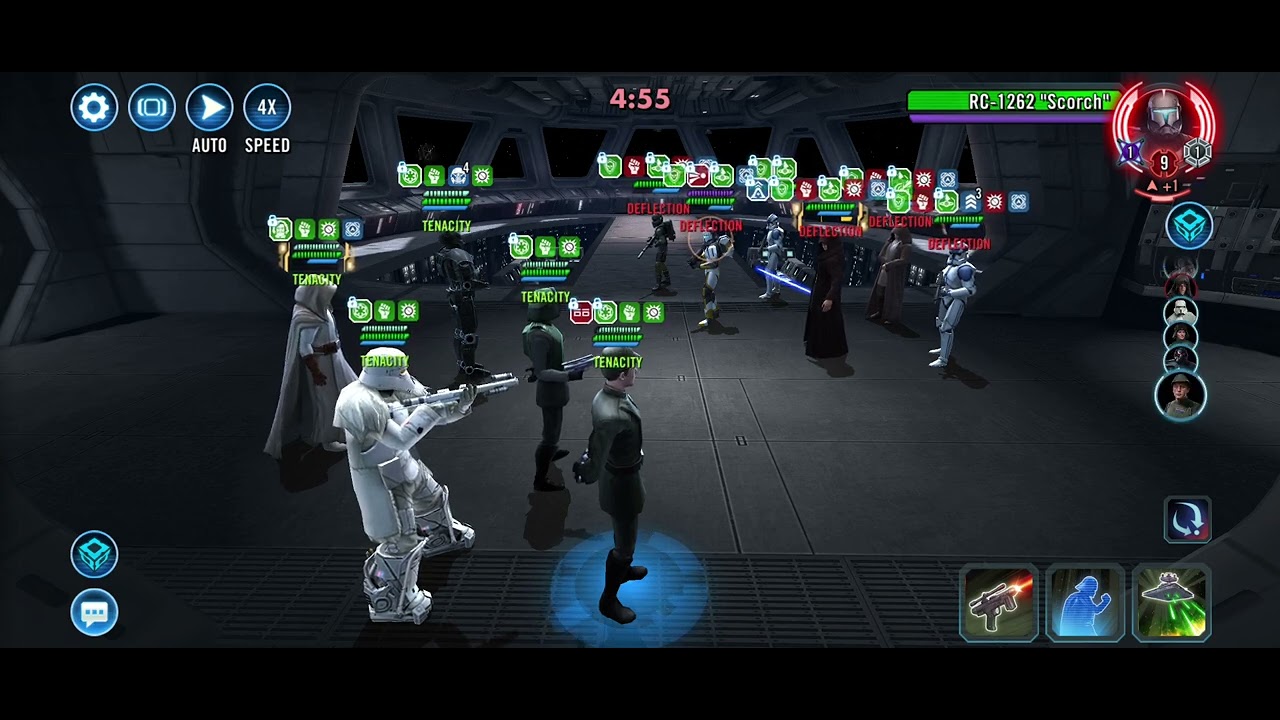Select the Imperial officer turn-order portrait
Image resolution: width=1280 pixels, height=720 pixels.
click(x=1180, y=395)
